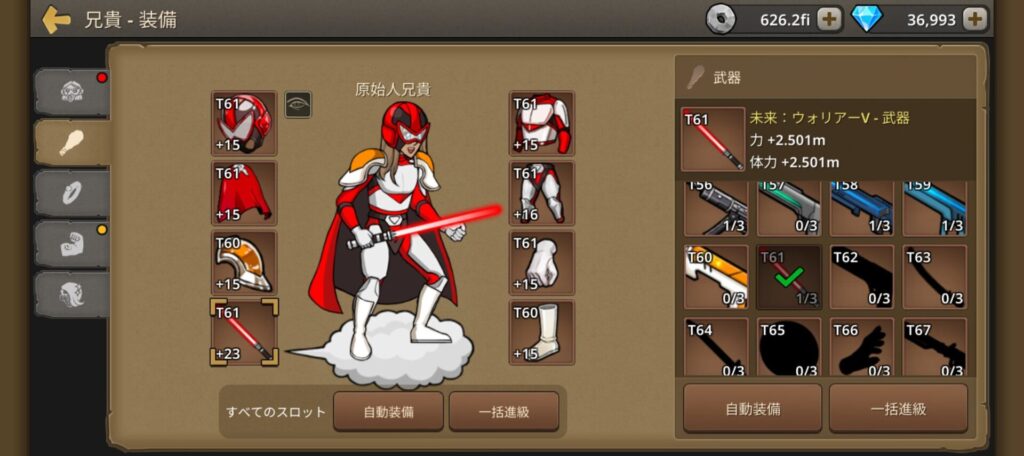Open the ring tab
Image resolution: width=1024 pixels, height=456 pixels.
click(x=70, y=193)
